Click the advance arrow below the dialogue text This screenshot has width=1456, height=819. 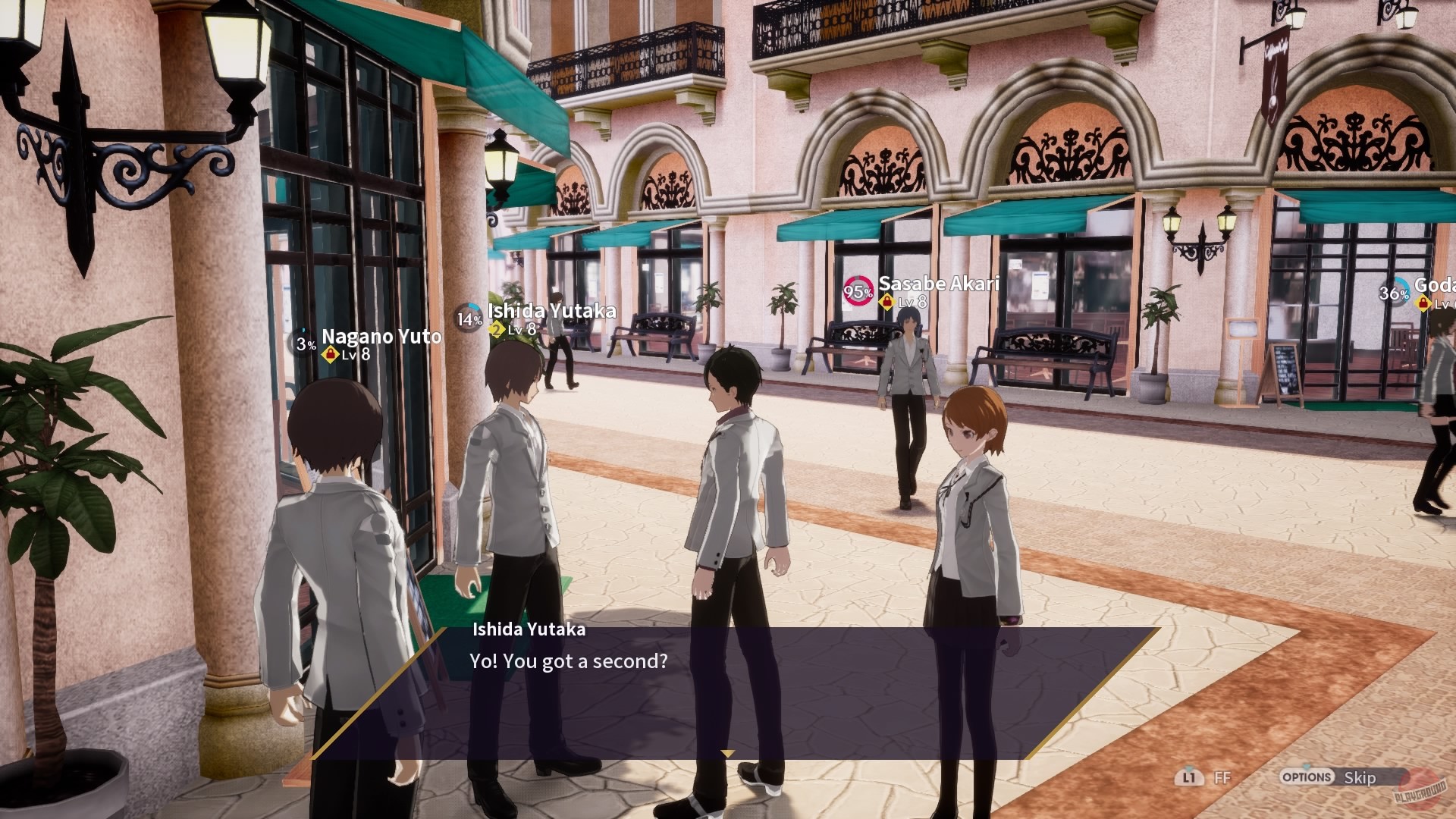click(730, 754)
